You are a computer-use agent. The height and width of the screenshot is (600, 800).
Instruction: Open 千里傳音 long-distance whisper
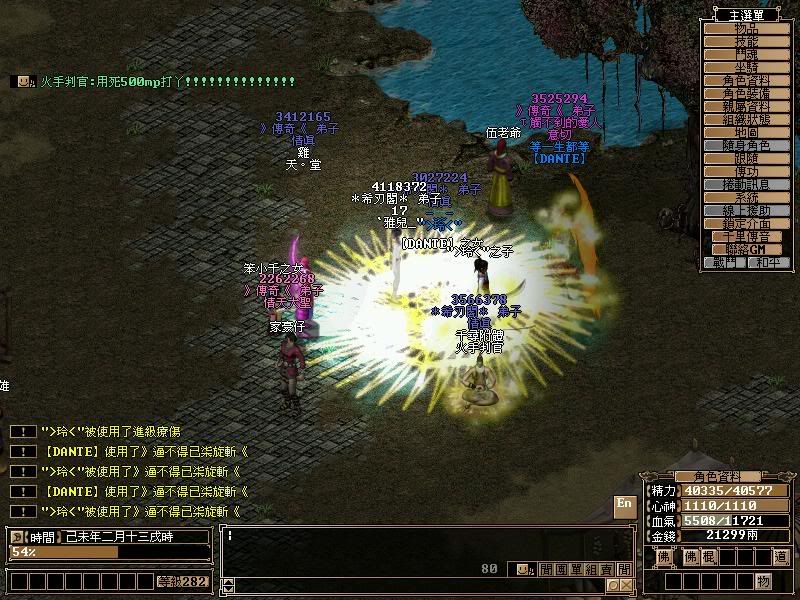click(746, 237)
